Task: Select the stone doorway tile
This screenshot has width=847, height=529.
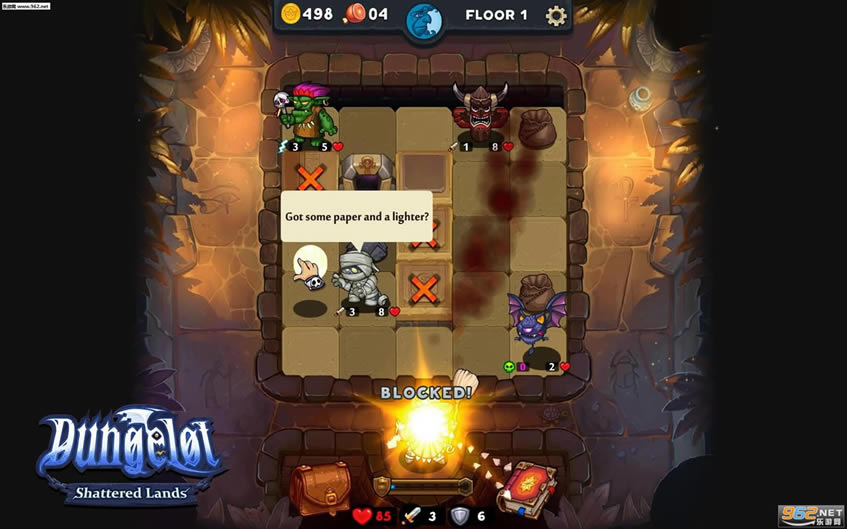Action: click(x=368, y=174)
